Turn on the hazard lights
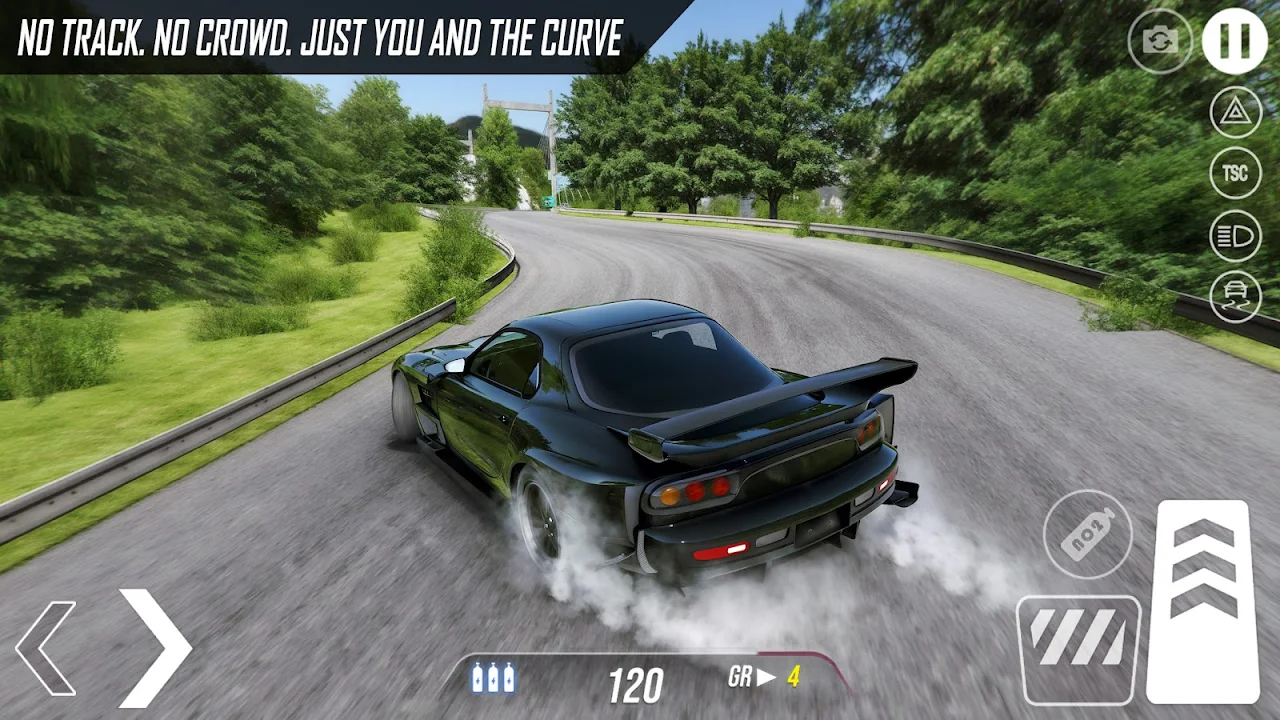This screenshot has height=720, width=1280. coord(1236,112)
